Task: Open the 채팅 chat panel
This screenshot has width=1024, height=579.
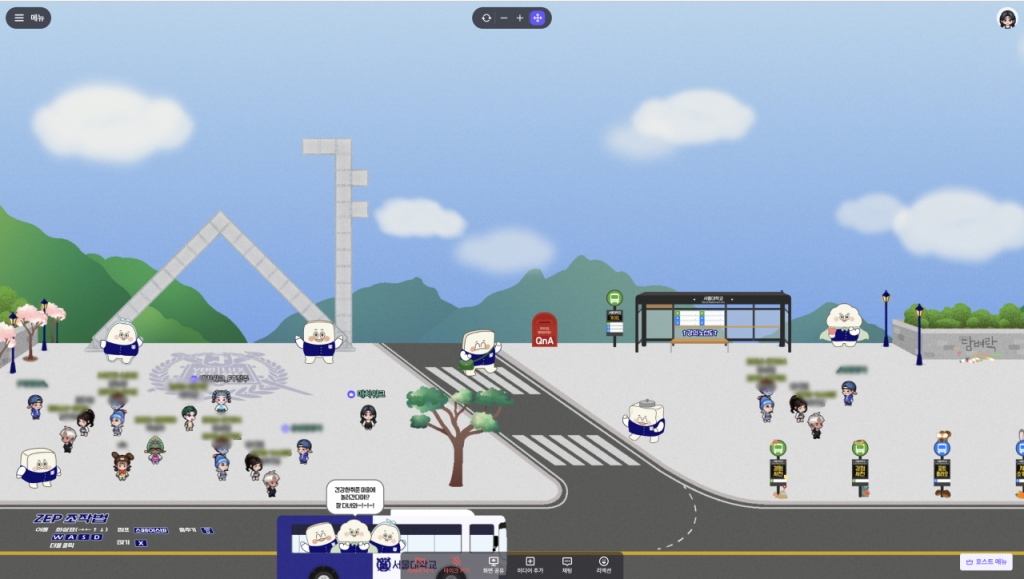Action: point(567,565)
